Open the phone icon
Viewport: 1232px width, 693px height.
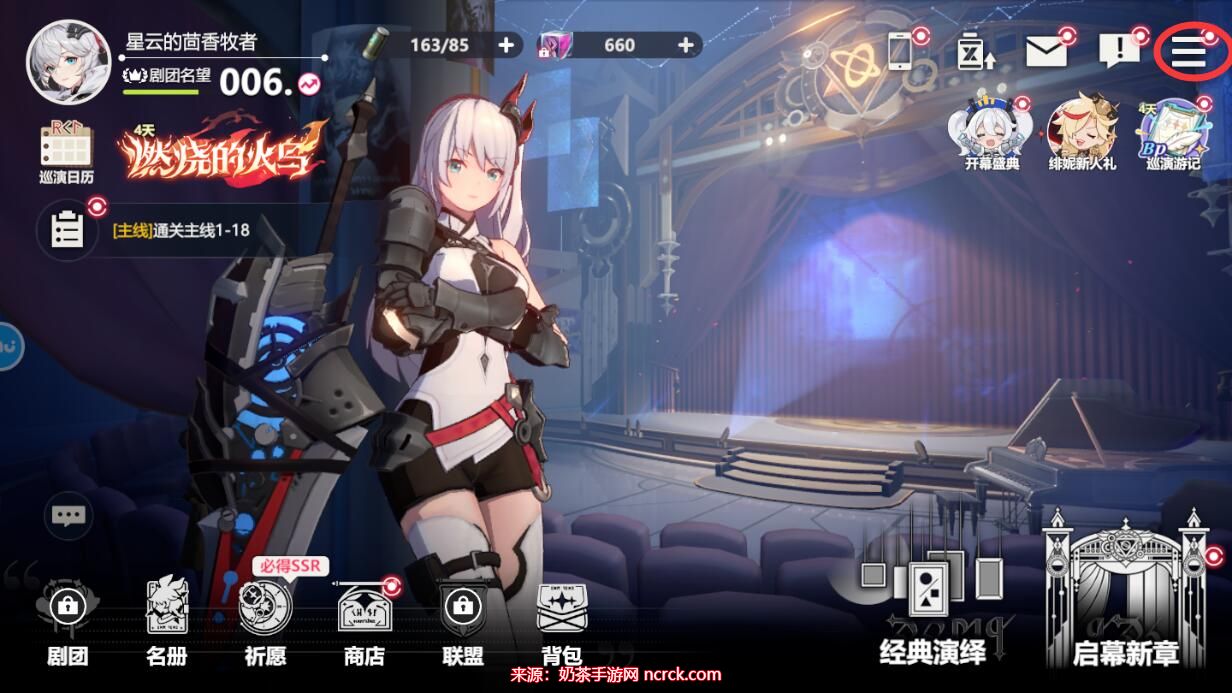pyautogui.click(x=900, y=50)
